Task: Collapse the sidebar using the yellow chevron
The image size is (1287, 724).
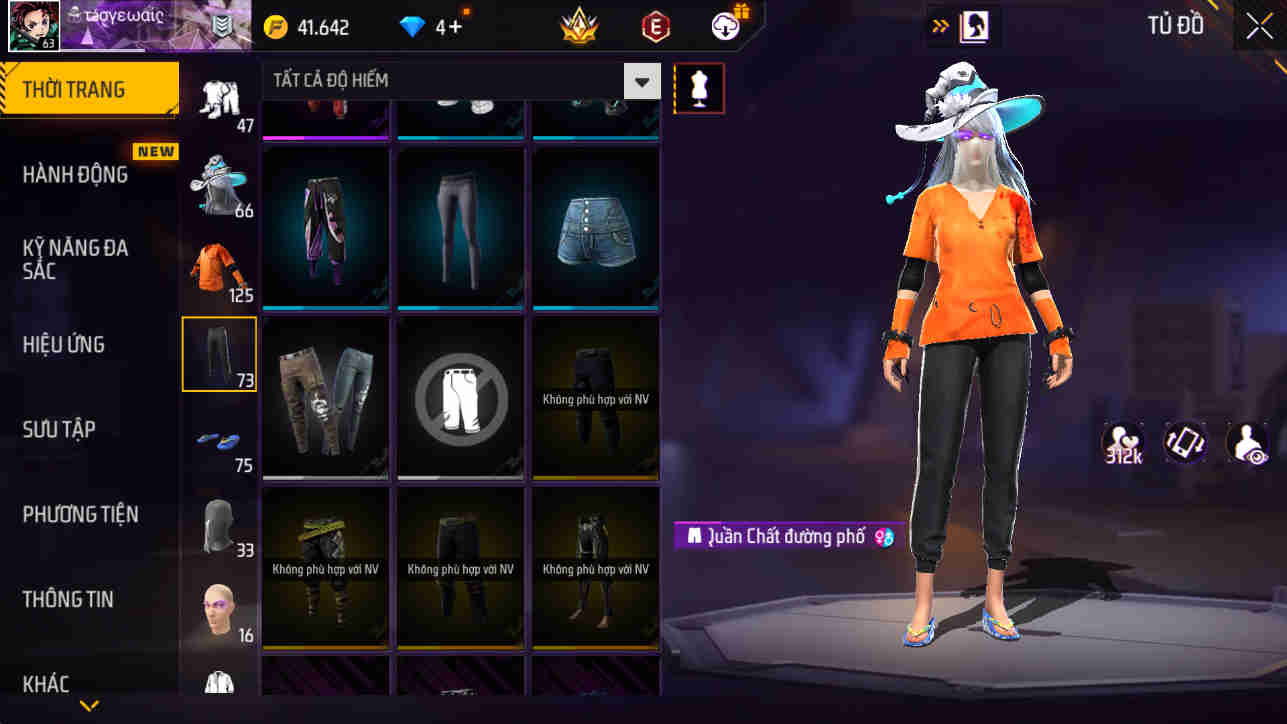Action: click(x=88, y=706)
